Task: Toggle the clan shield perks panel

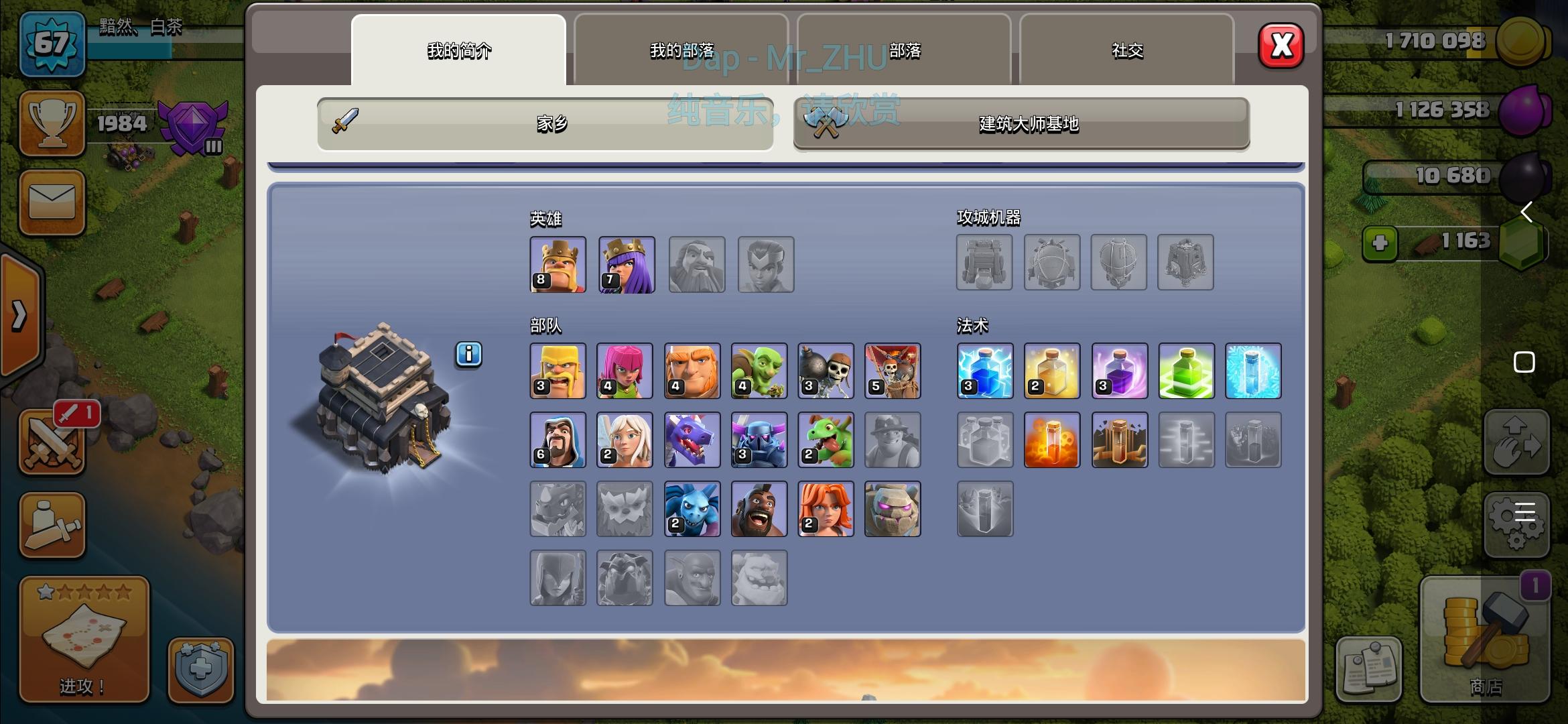Action: click(x=201, y=670)
